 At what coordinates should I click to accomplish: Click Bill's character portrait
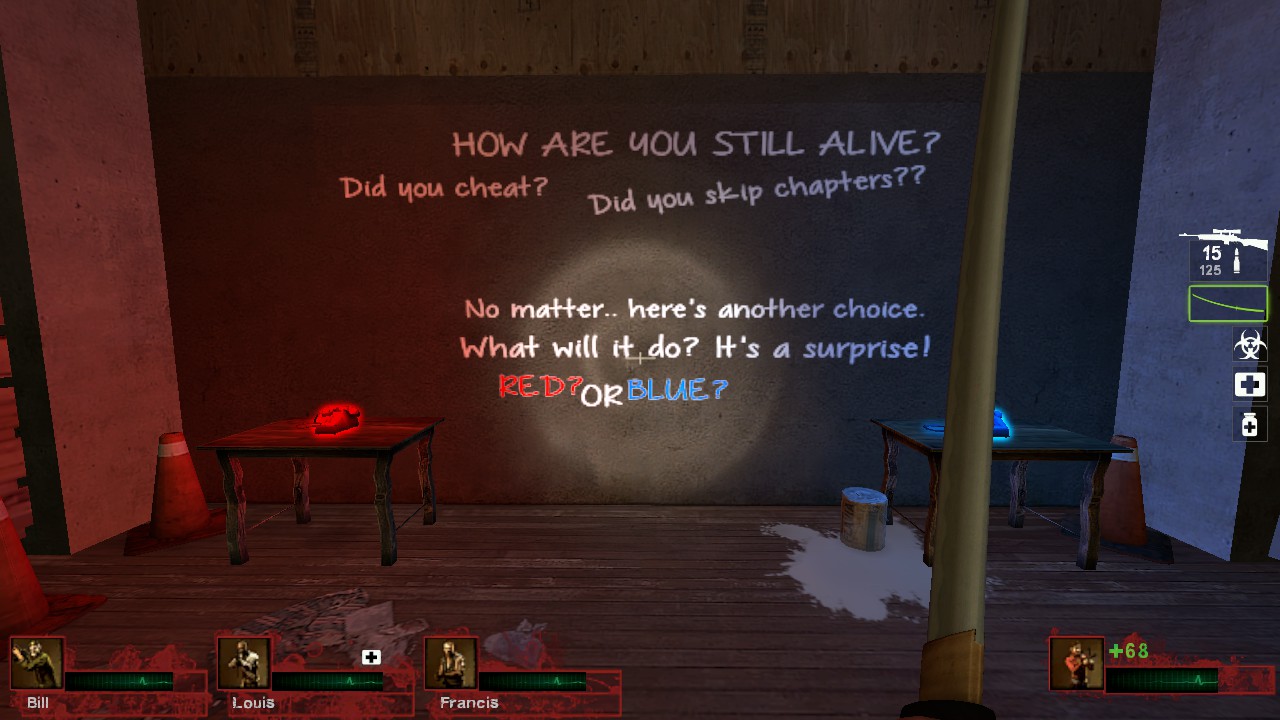[35, 664]
